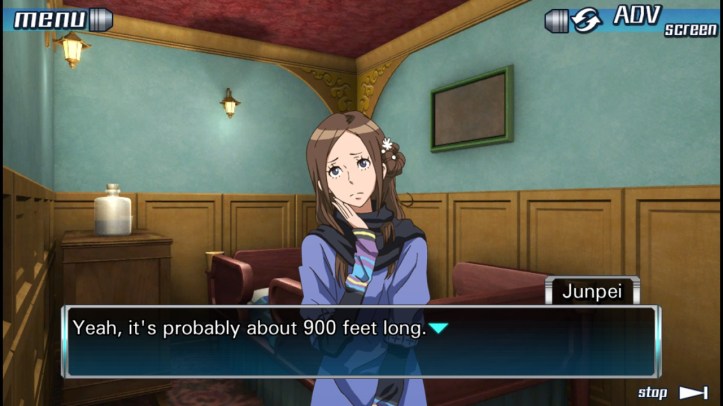Open the menu button
This screenshot has width=723, height=406.
point(58,18)
